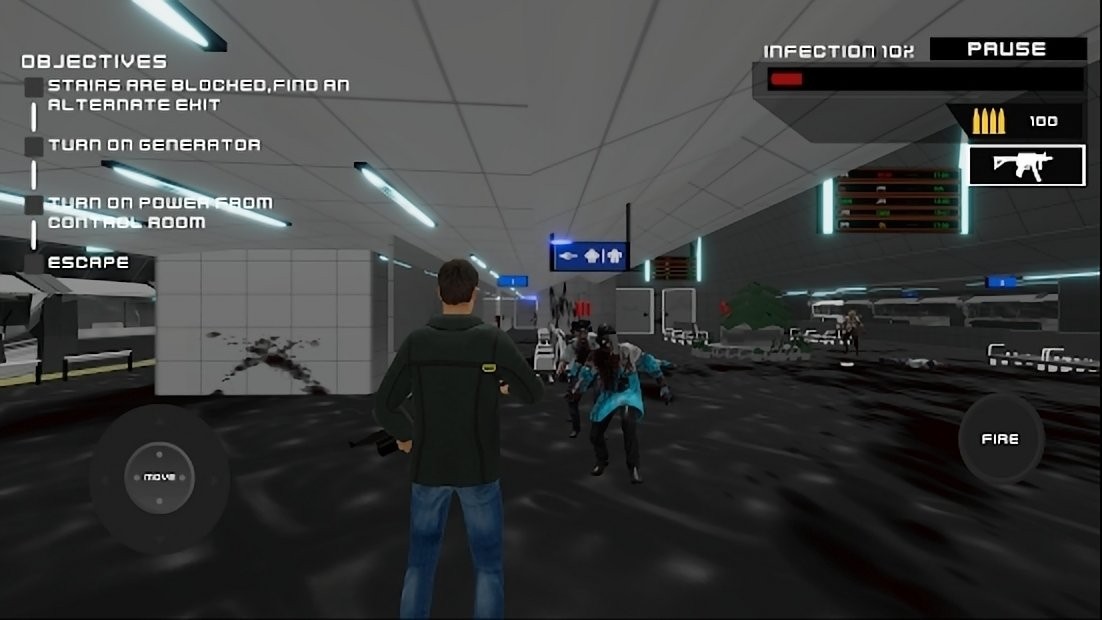Click the Turn On Generator objective
1102x620 pixels.
pyautogui.click(x=154, y=145)
